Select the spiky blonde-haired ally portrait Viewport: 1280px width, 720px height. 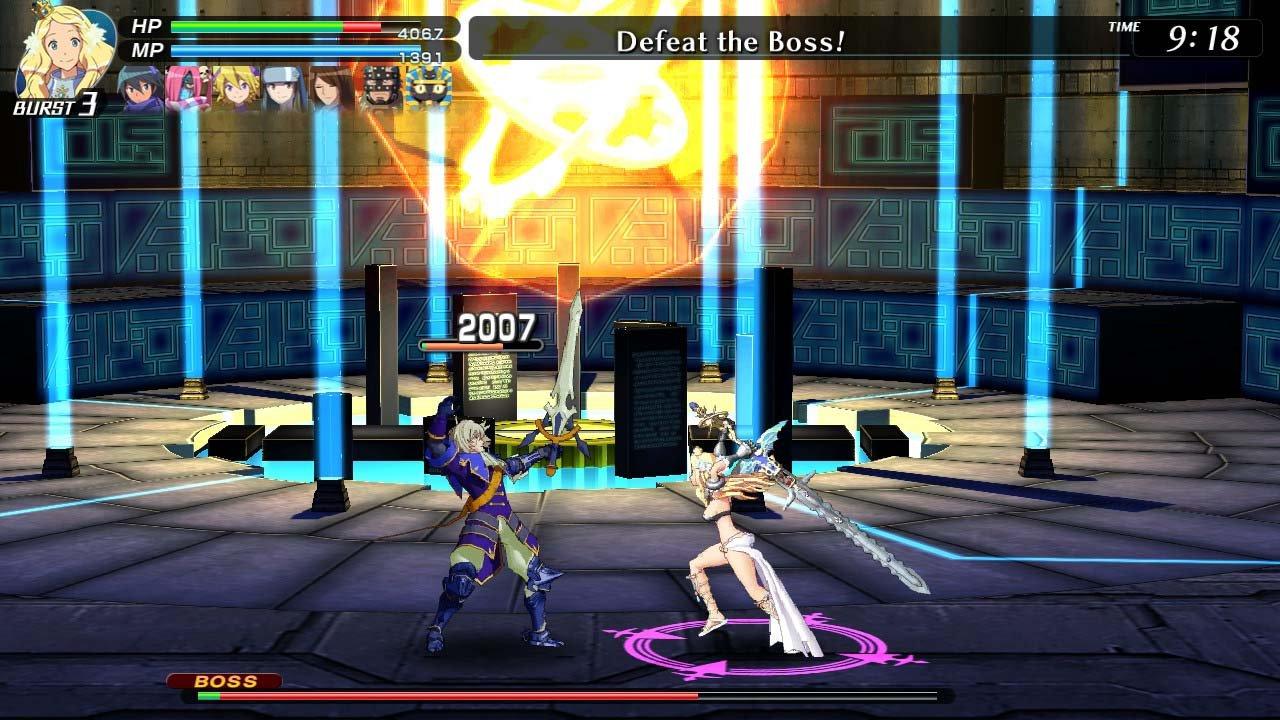pos(237,89)
